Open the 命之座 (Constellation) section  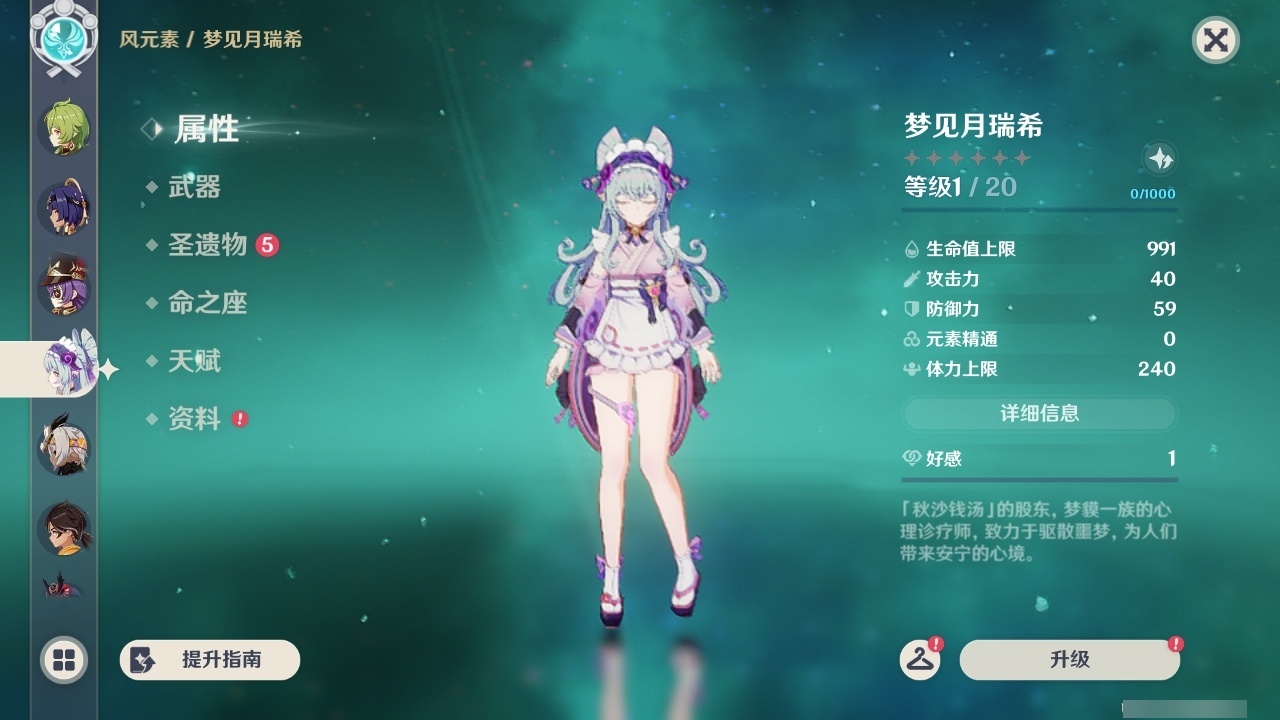210,303
